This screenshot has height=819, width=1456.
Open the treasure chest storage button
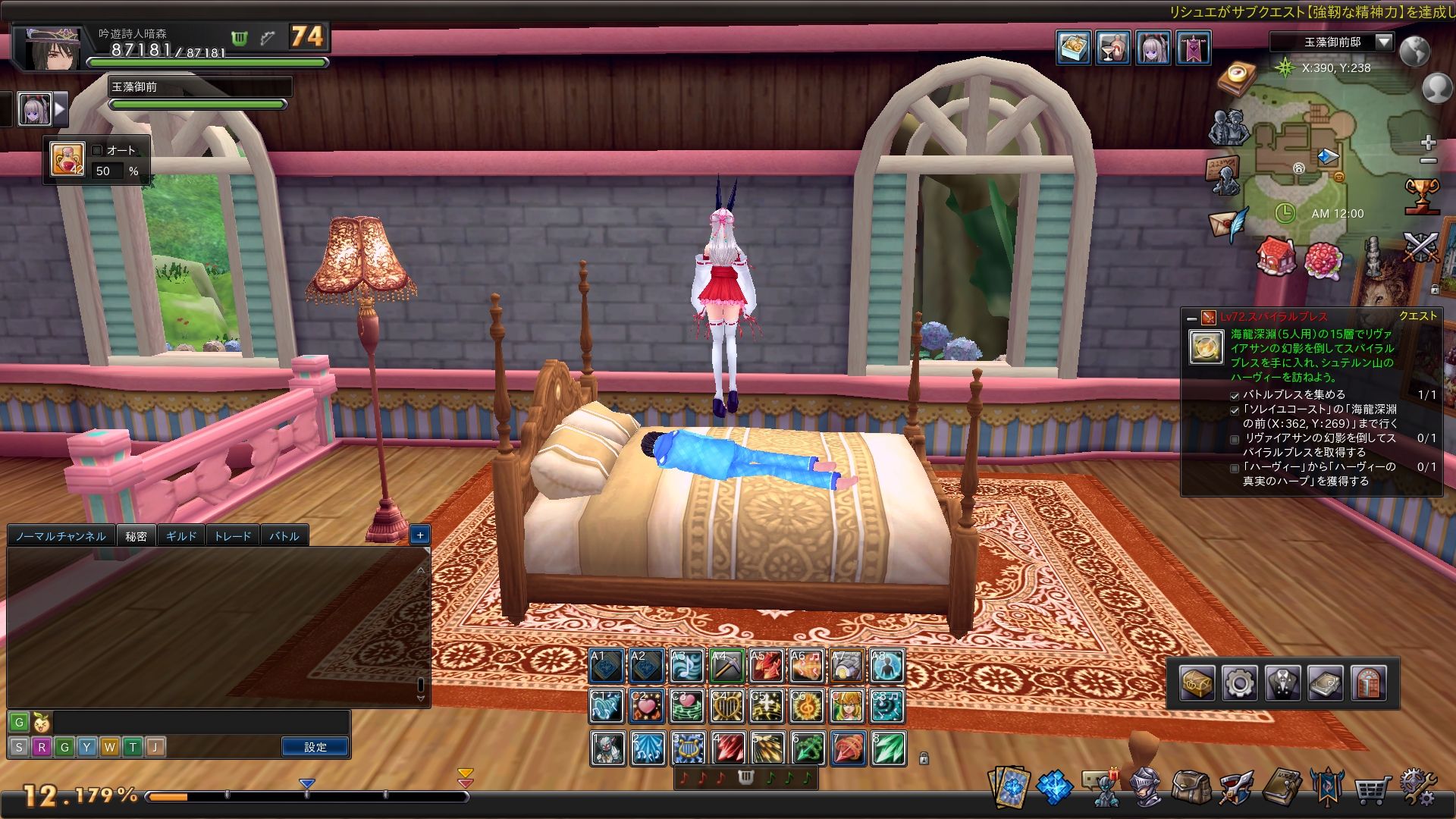[1197, 683]
